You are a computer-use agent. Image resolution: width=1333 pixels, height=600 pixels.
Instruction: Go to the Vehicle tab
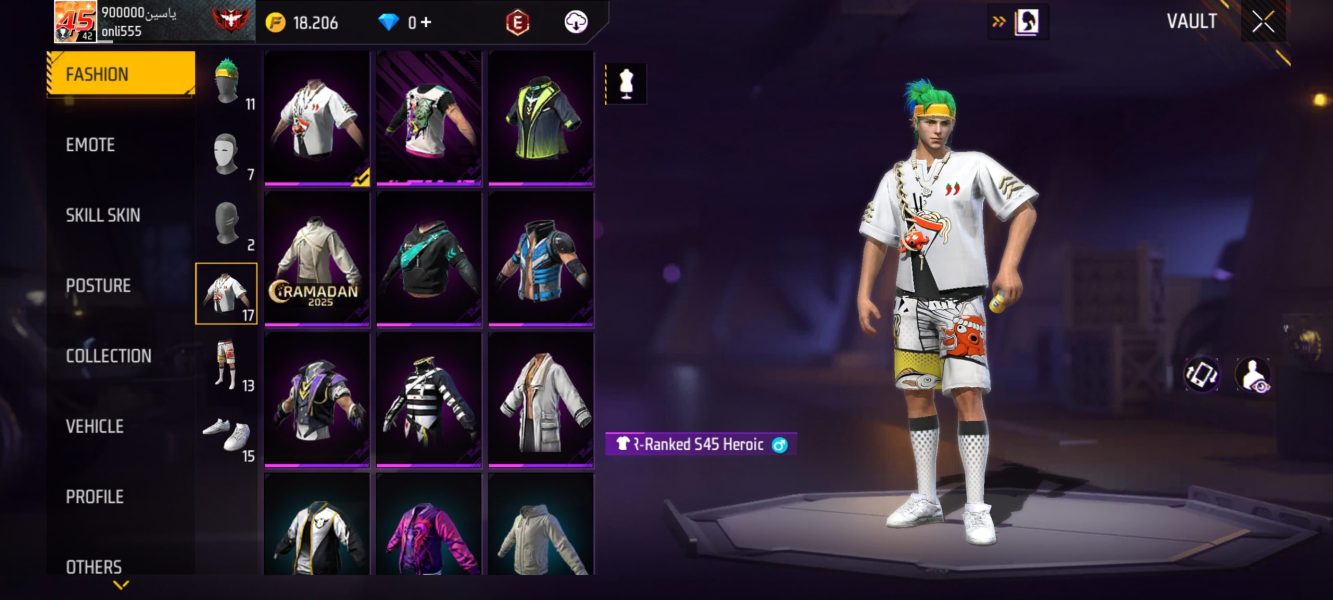[x=95, y=426]
